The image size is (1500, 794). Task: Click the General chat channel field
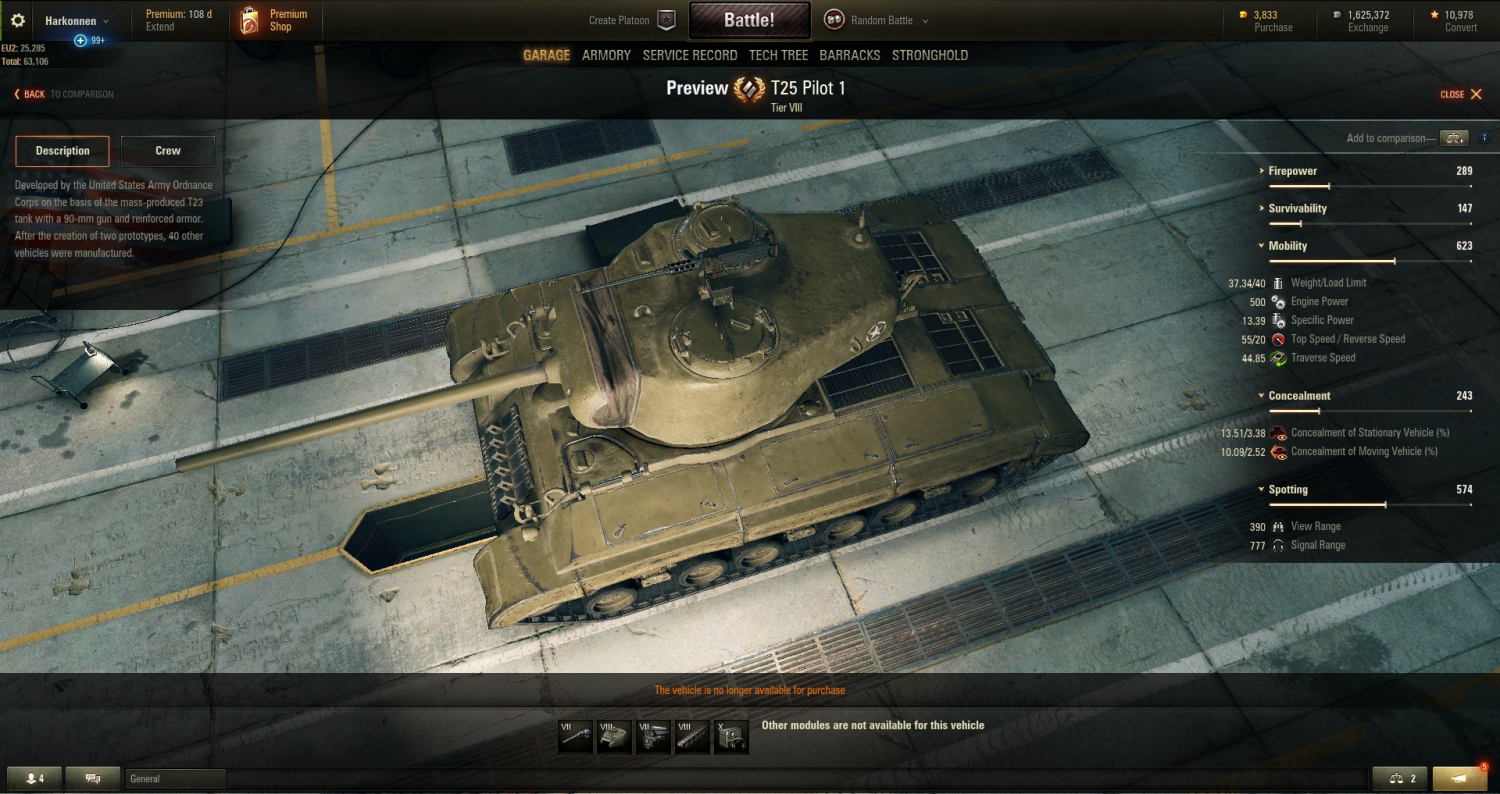pos(175,779)
